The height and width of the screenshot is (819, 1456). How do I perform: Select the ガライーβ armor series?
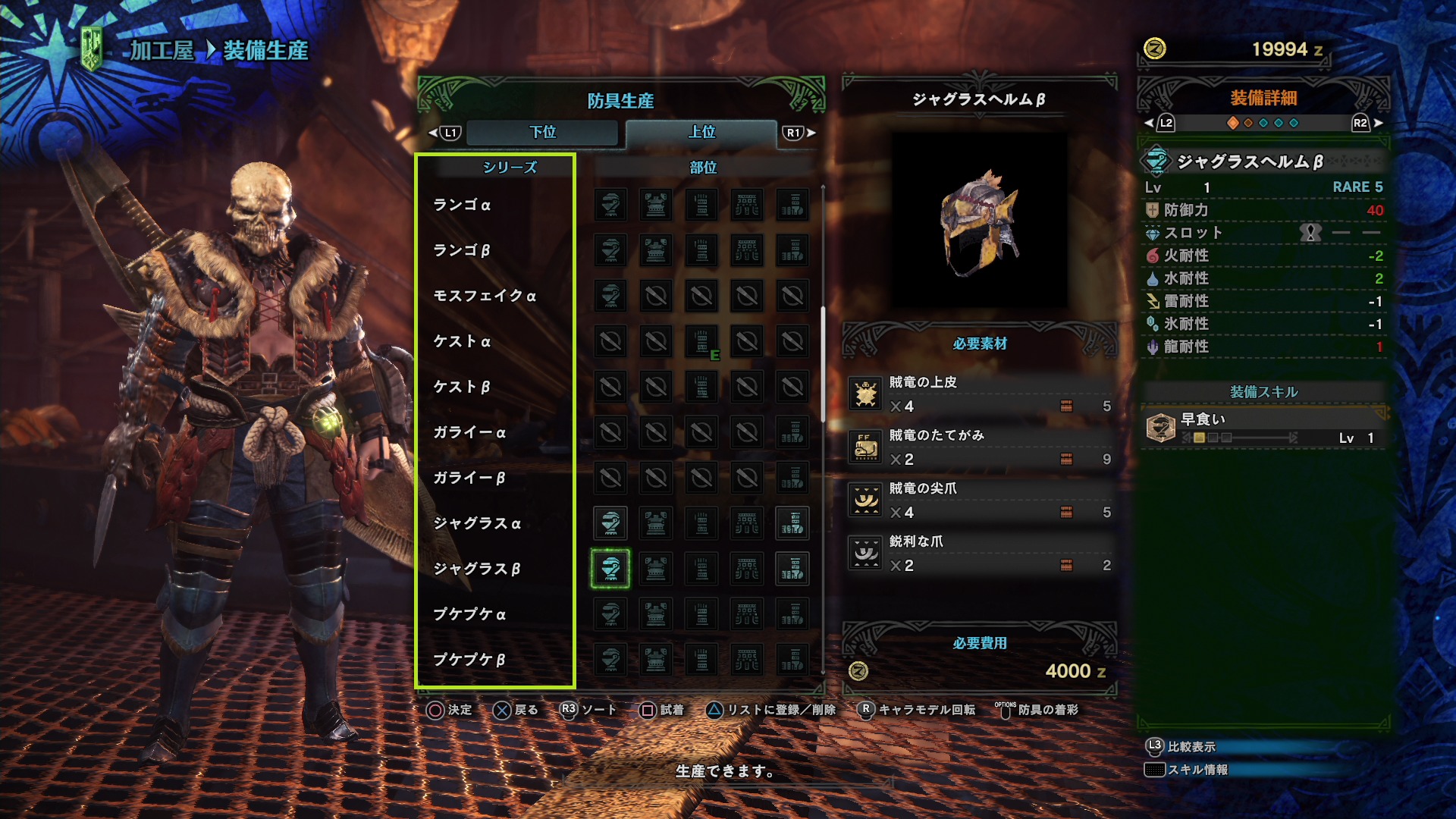tap(469, 478)
